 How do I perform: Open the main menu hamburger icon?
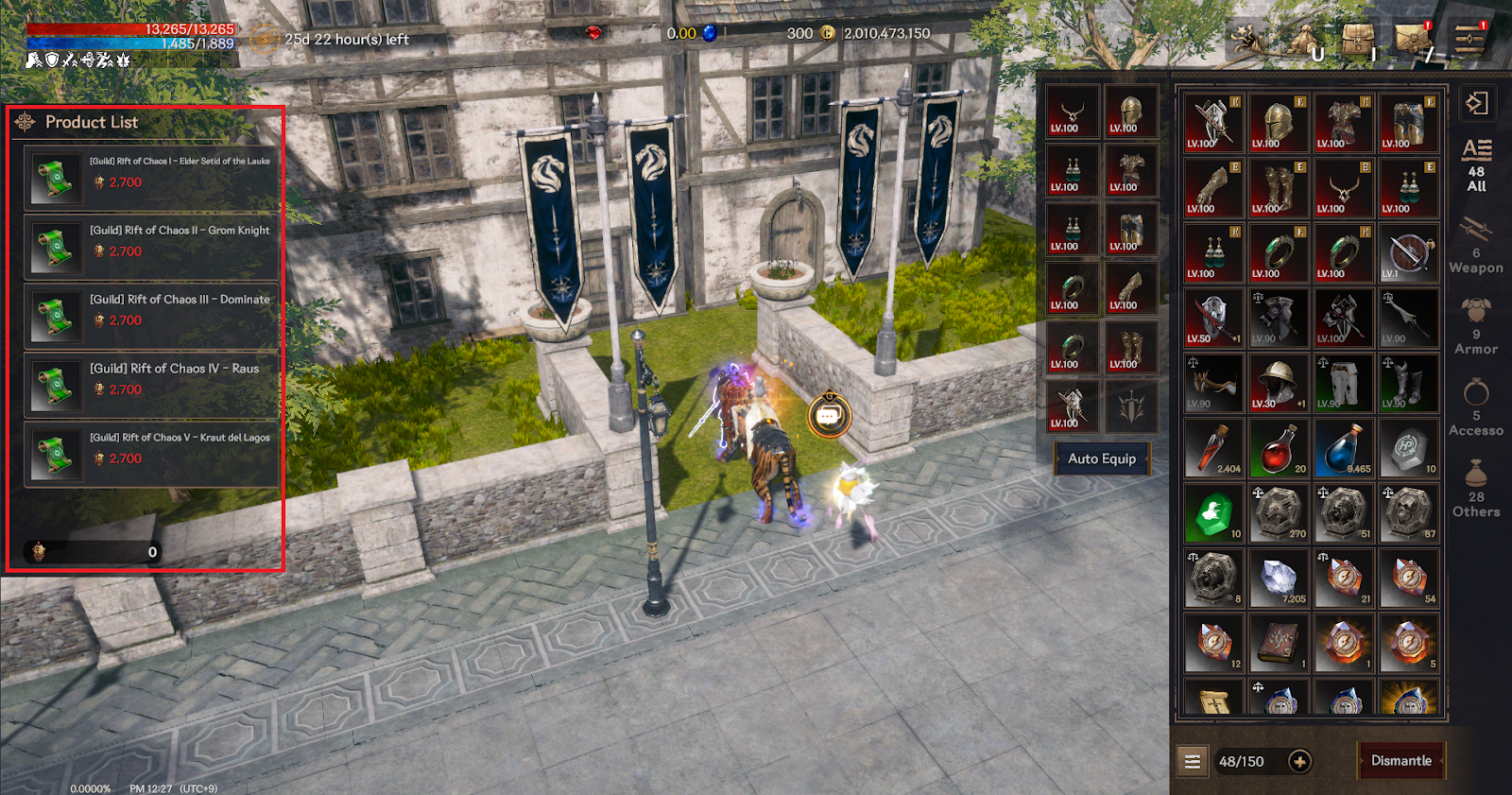tap(1469, 40)
